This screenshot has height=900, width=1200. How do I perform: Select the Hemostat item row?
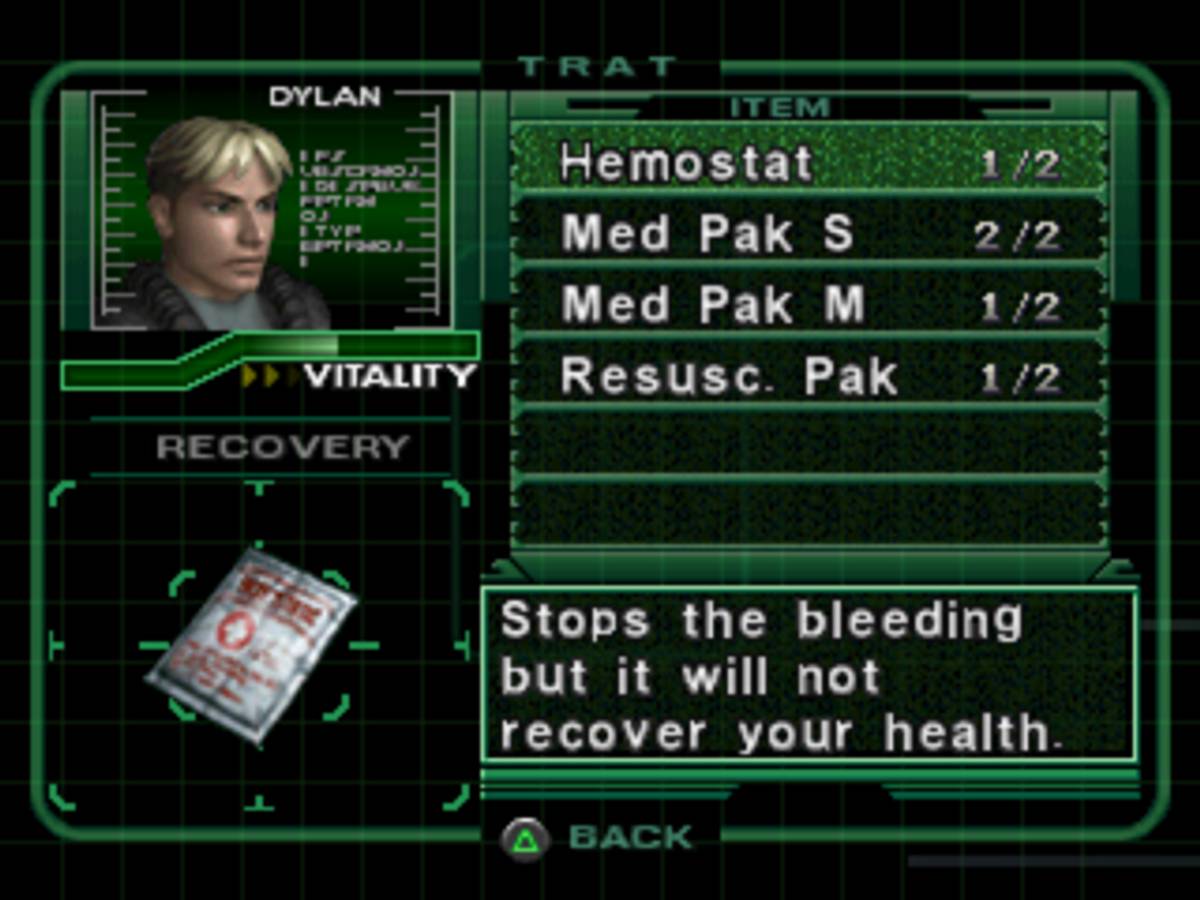tap(808, 162)
